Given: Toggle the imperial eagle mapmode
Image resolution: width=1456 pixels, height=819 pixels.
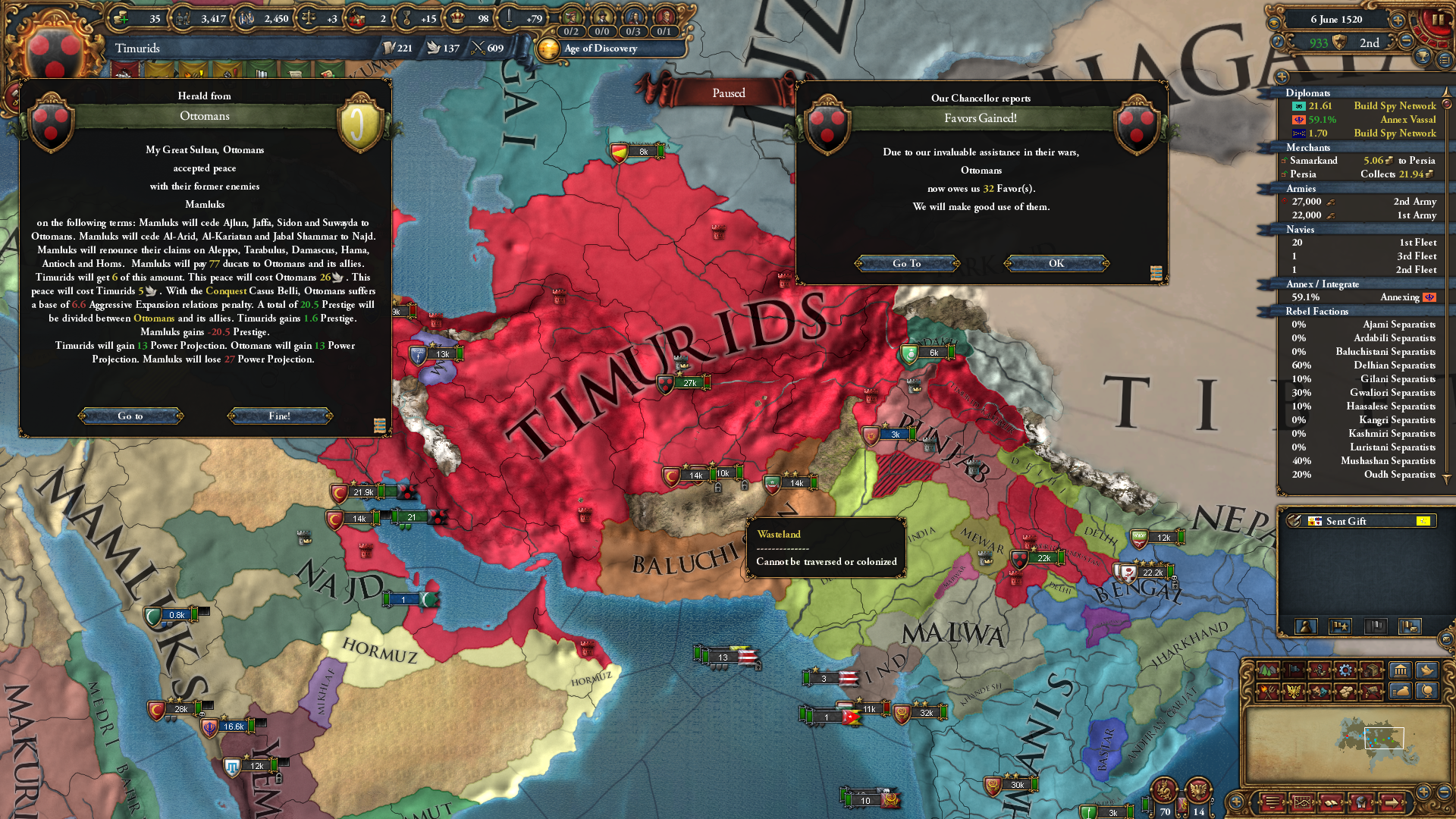Looking at the screenshot, I should (1294, 692).
